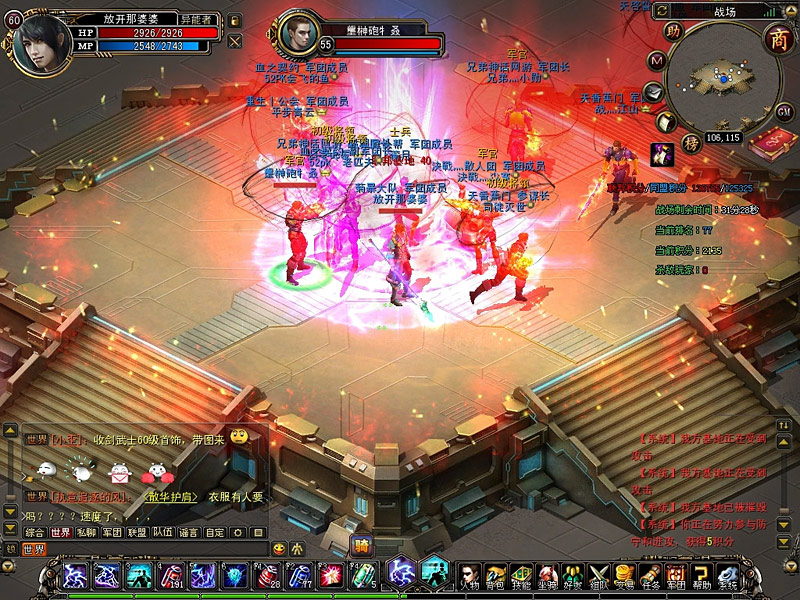Image resolution: width=800 pixels, height=600 pixels.
Task: Click the circular battlefield minimap
Action: [723, 78]
